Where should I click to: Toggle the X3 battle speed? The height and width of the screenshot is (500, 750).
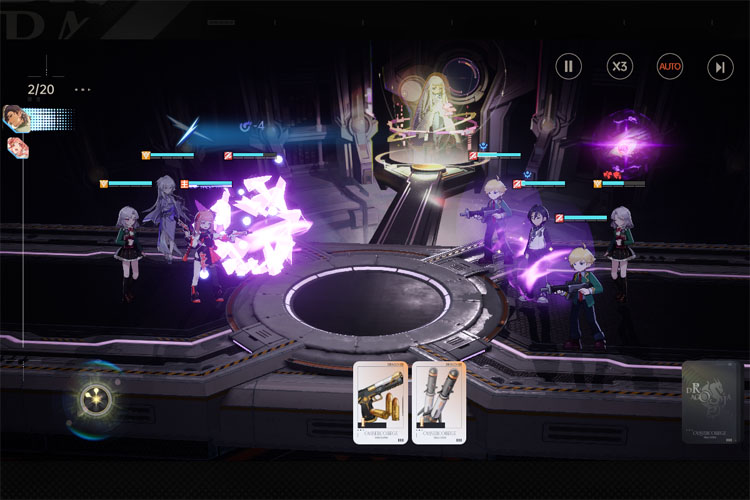(x=620, y=67)
